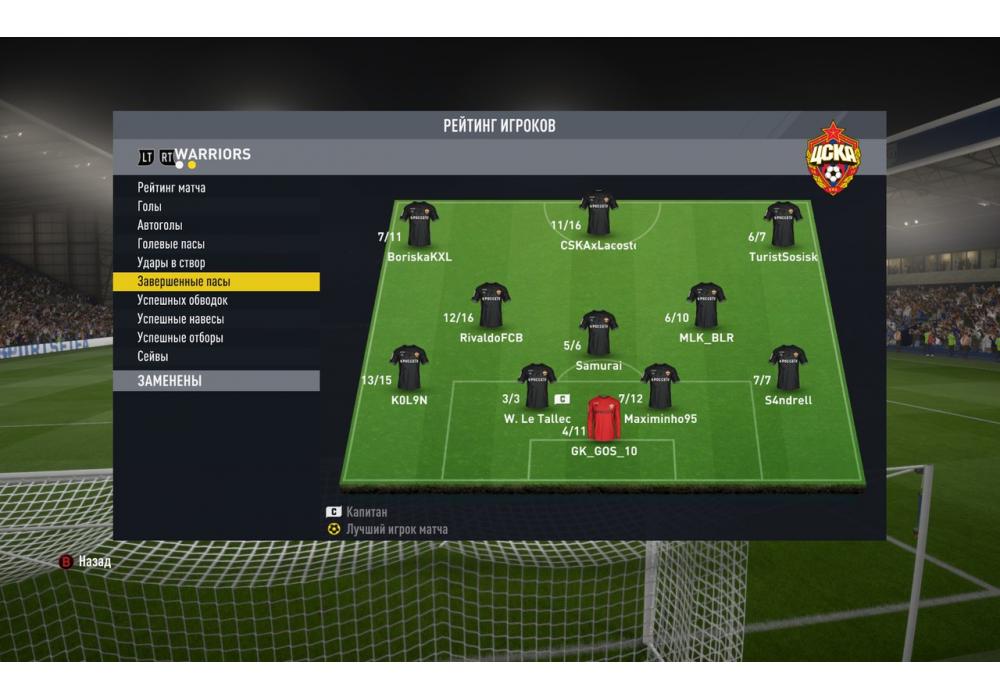The height and width of the screenshot is (700, 1000).
Task: Choose the Голы stat category
Action: [150, 207]
